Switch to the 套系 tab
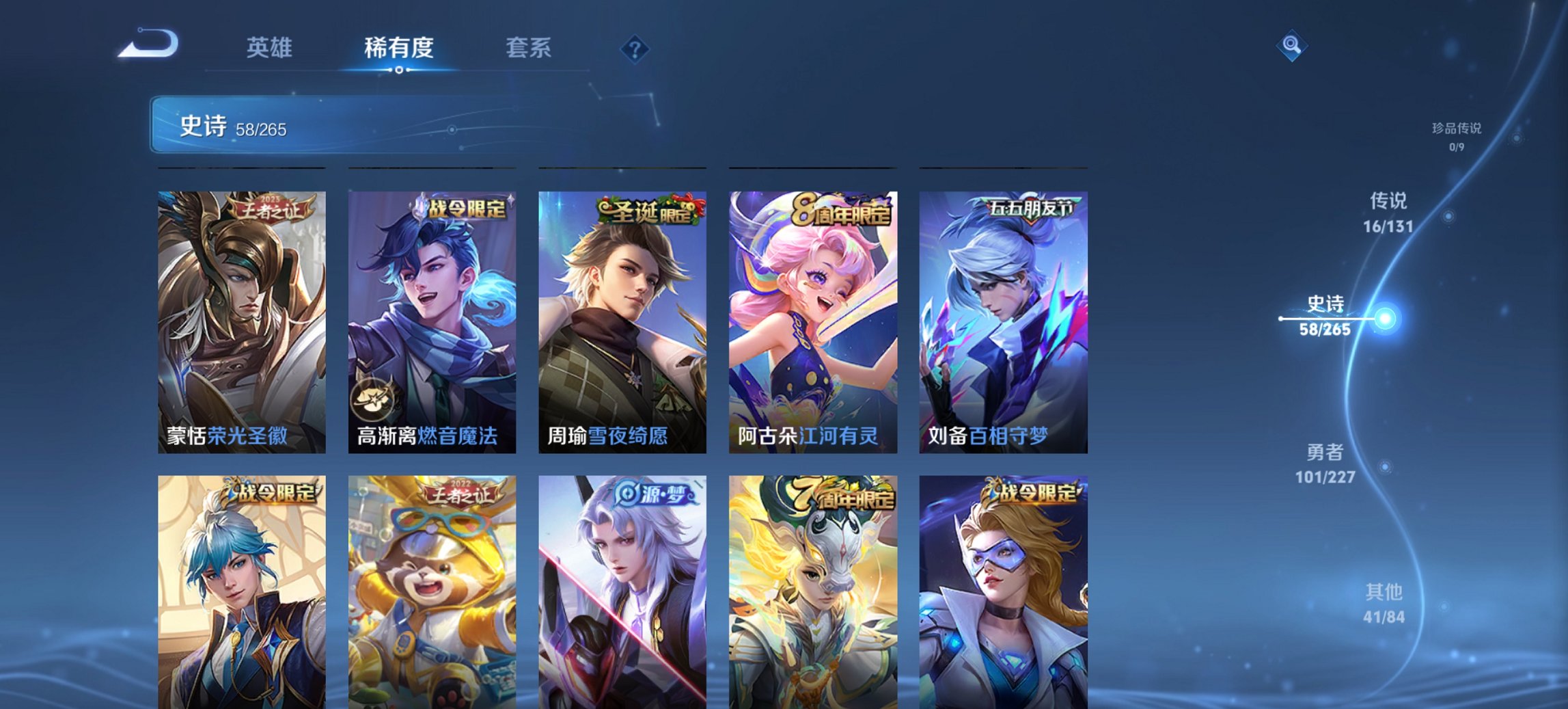Image resolution: width=1568 pixels, height=709 pixels. coord(528,48)
